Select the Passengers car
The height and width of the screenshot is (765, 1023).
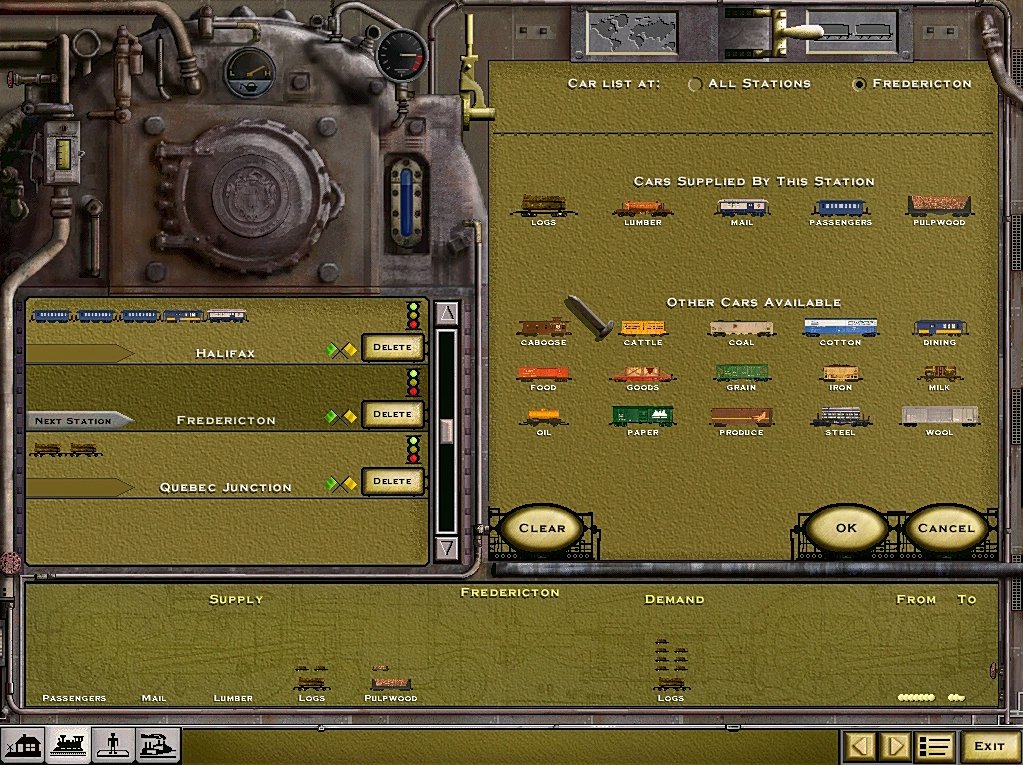840,207
